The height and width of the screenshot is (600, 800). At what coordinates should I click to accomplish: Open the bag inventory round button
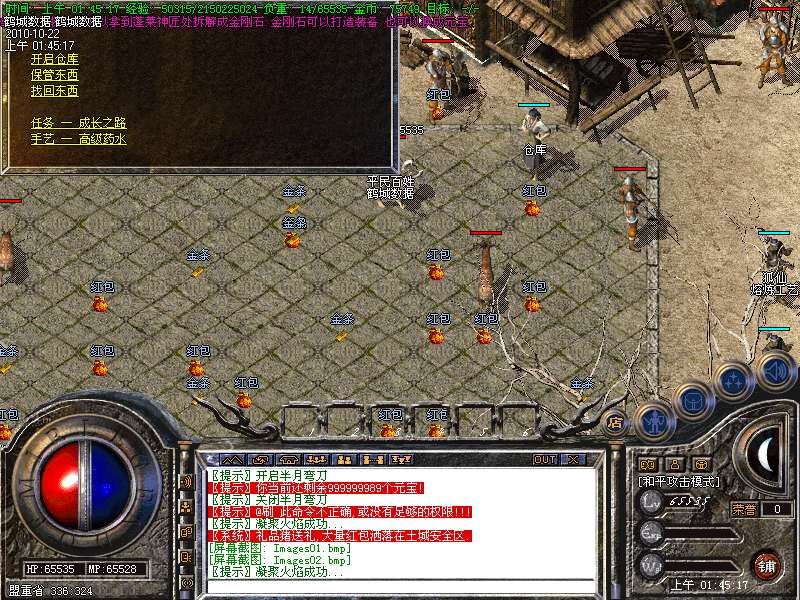coord(692,401)
